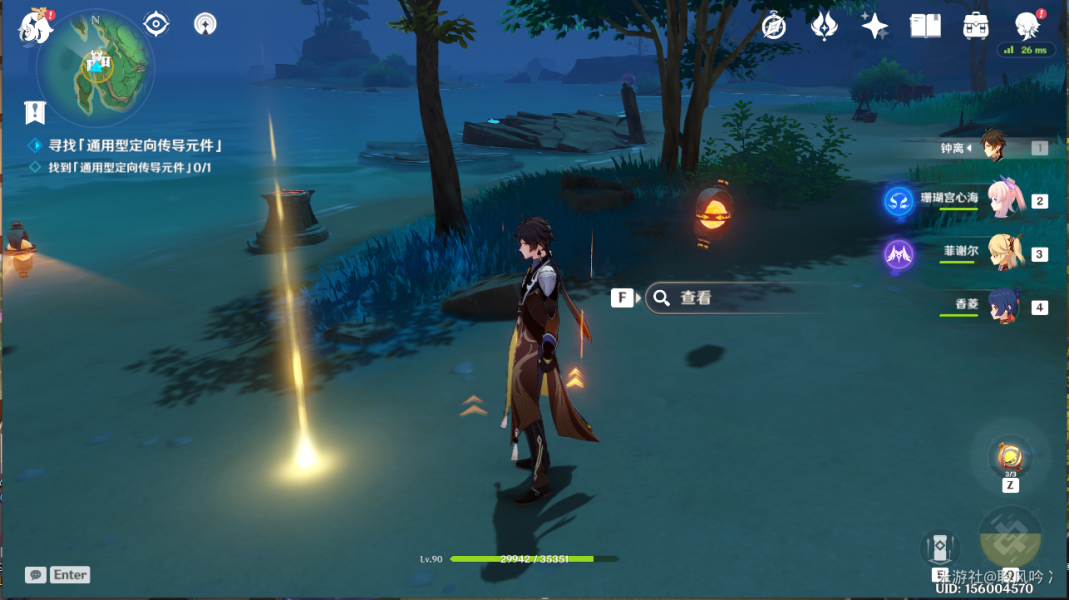Select the tracked quest 寻找「通用型定向传导元件」
Screen dimensions: 1069x600
coord(135,145)
